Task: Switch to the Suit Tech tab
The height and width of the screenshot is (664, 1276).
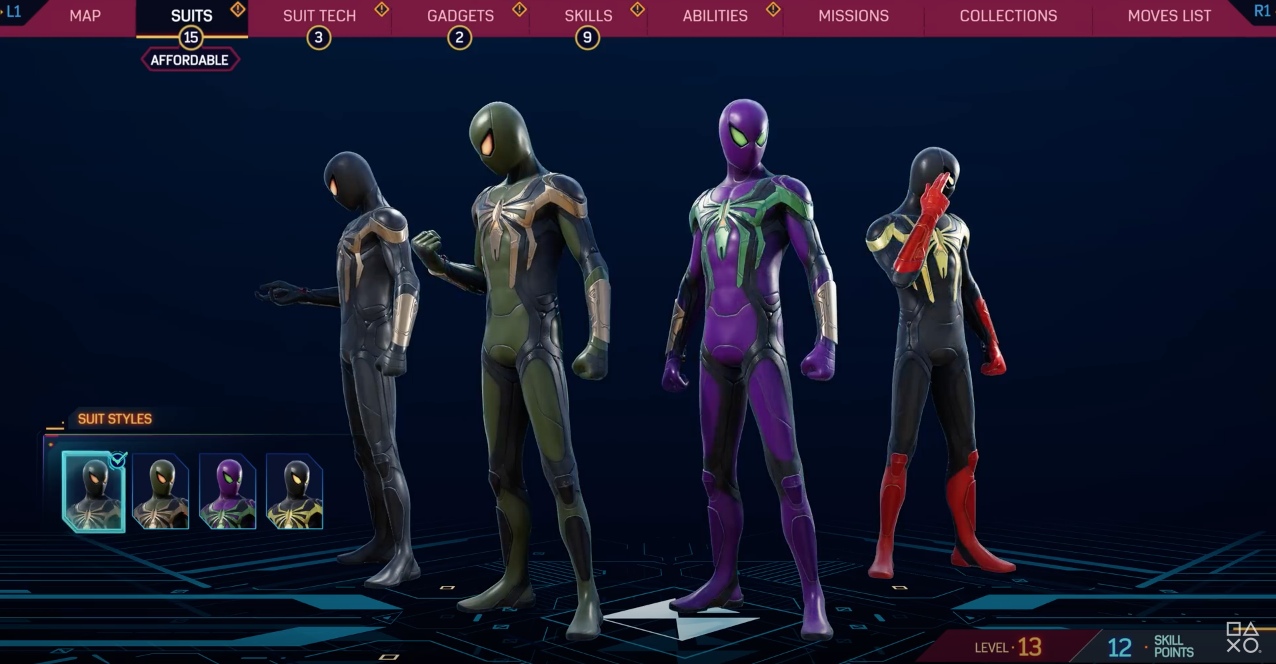Action: (x=319, y=16)
